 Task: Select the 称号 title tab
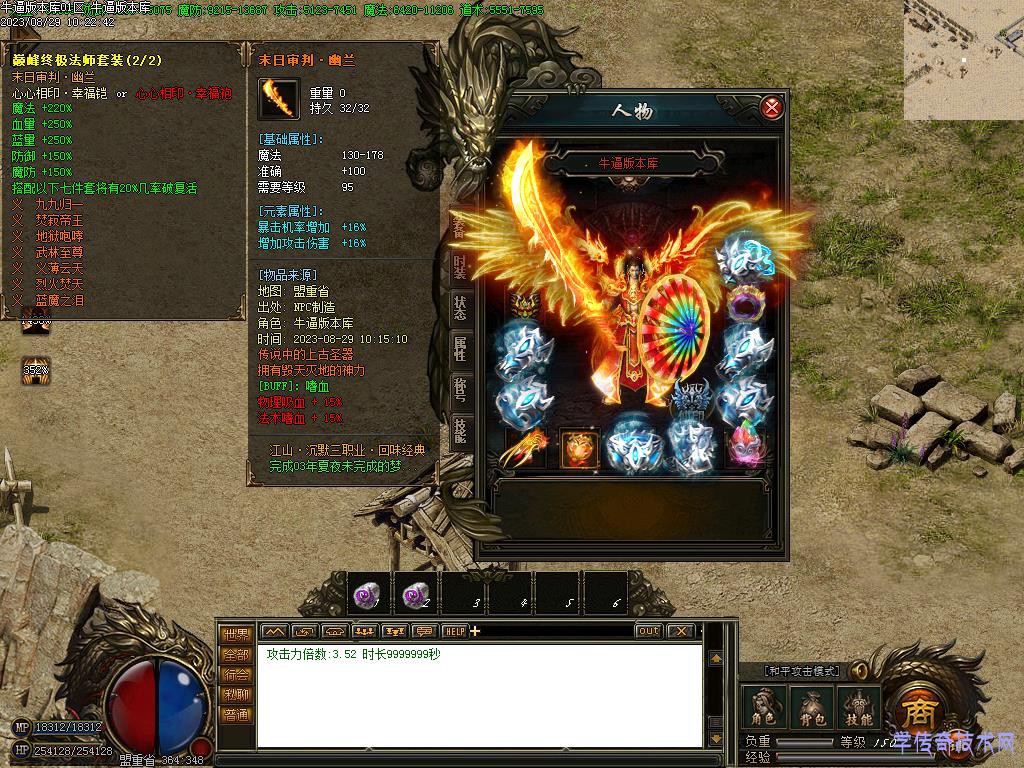coord(459,389)
